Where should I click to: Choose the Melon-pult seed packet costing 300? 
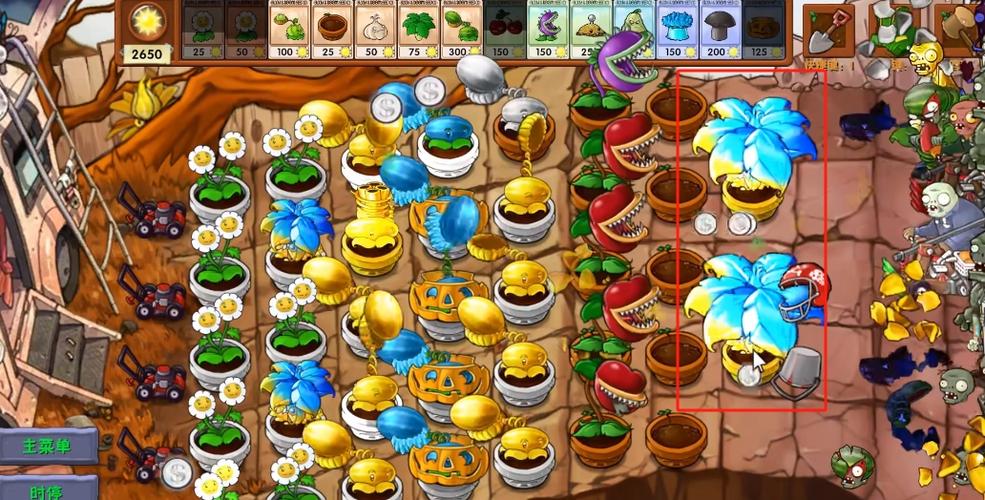pyautogui.click(x=461, y=30)
